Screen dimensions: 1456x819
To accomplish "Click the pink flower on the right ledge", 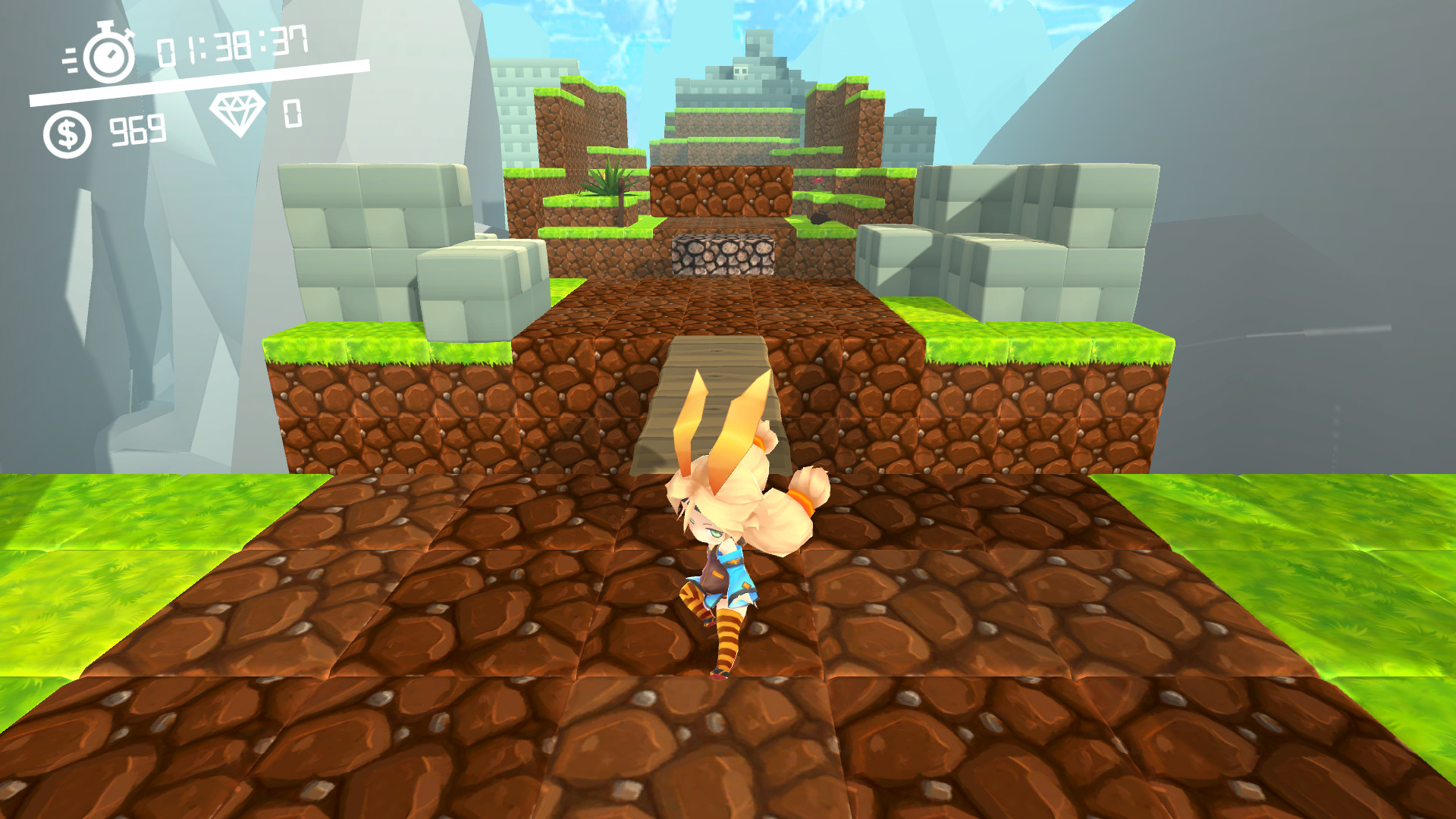I will pos(817,180).
